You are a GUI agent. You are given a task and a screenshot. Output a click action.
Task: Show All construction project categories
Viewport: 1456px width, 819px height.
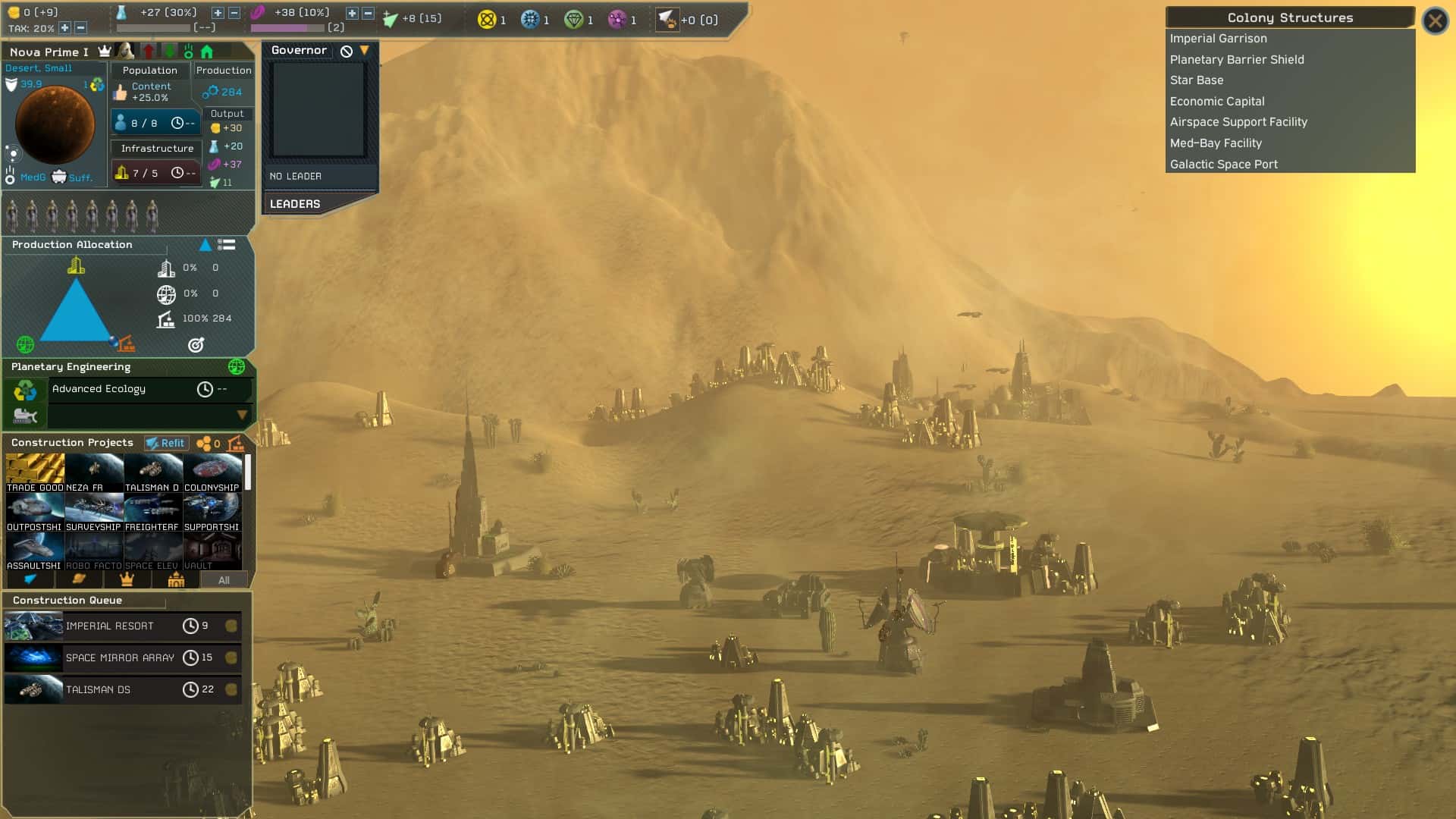224,580
